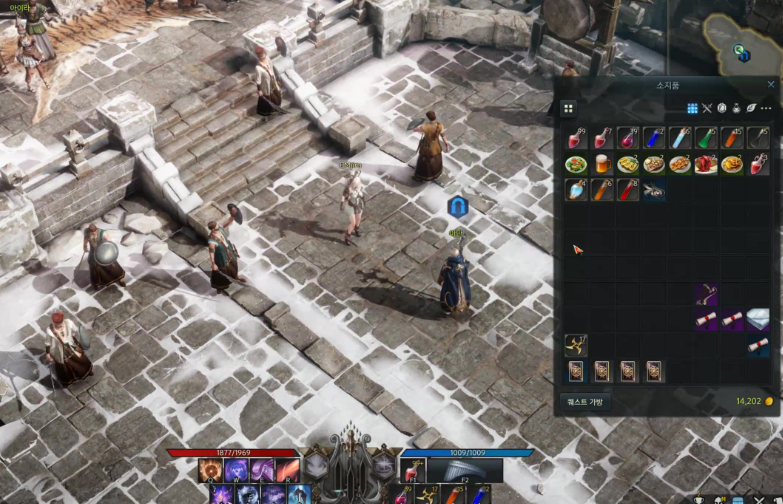Switch to the potion bottle filter tab
Screen dimensions: 783x504
(x=736, y=108)
